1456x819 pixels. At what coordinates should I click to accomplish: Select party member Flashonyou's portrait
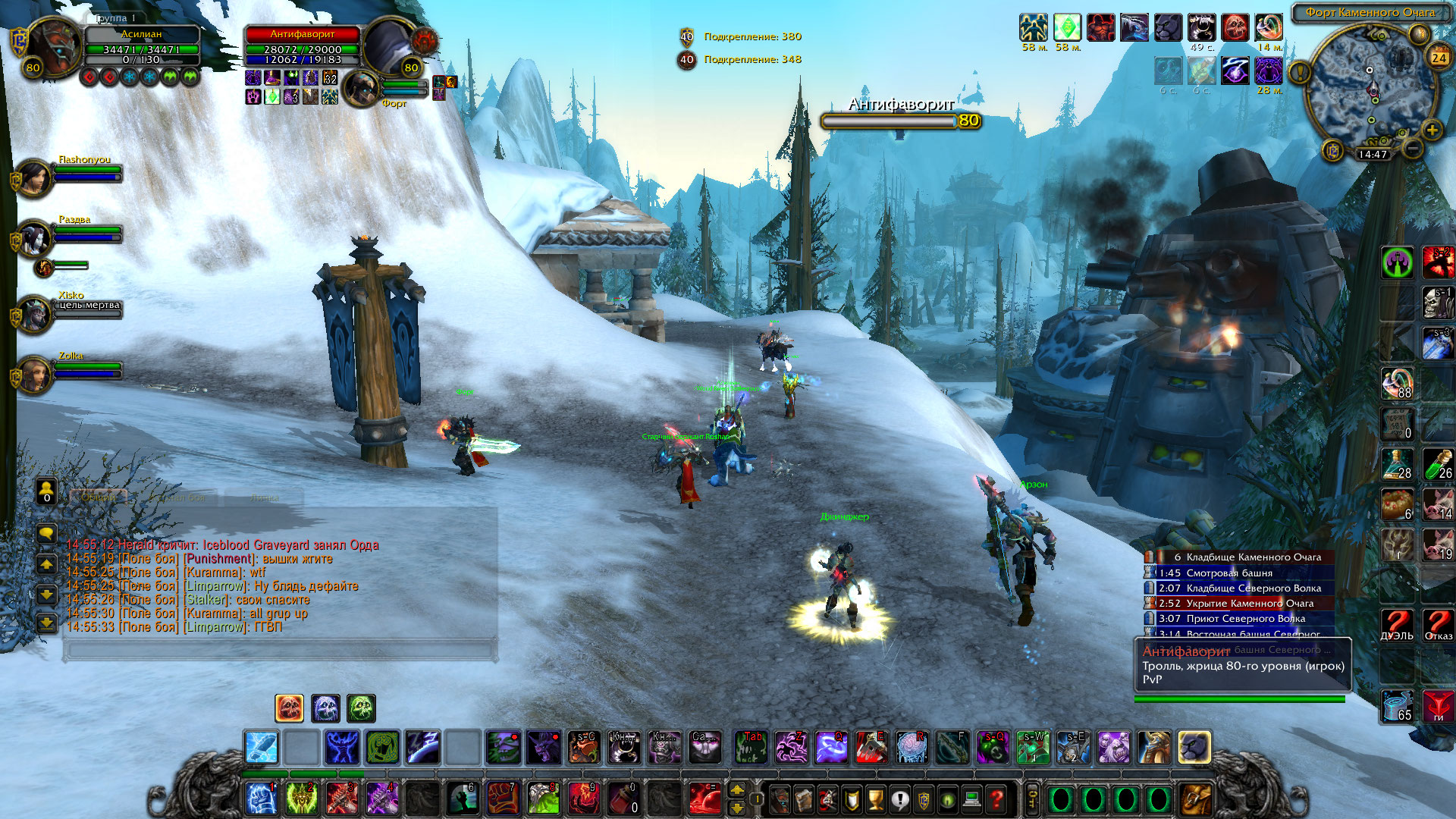click(33, 179)
